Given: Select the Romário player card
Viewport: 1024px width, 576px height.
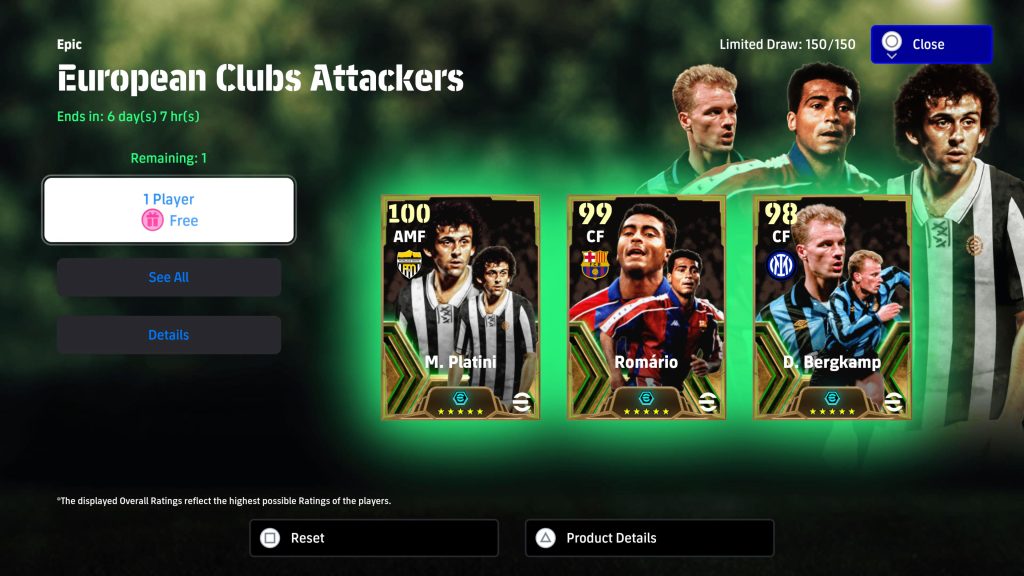Looking at the screenshot, I should click(646, 307).
